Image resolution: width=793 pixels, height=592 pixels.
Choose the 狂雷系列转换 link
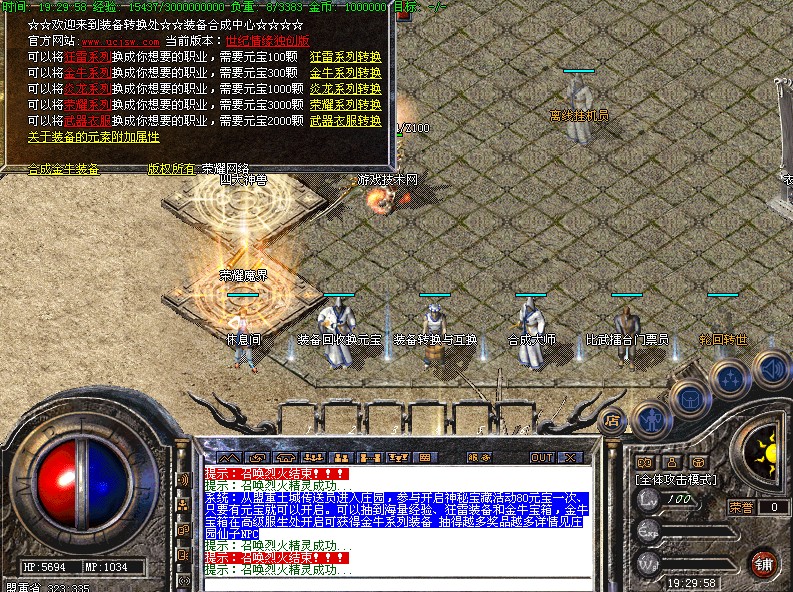click(x=345, y=58)
